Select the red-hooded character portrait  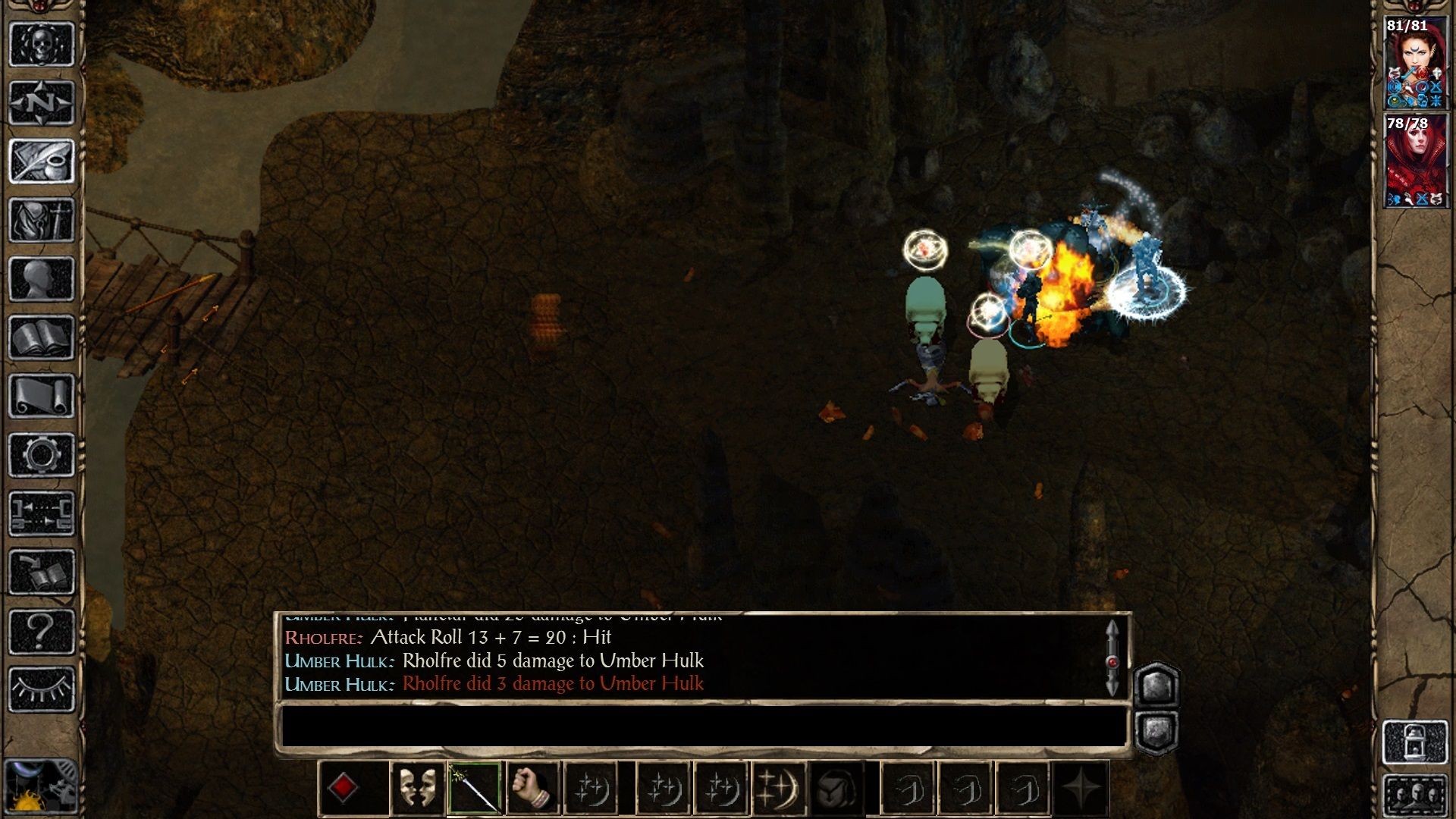tap(1416, 161)
